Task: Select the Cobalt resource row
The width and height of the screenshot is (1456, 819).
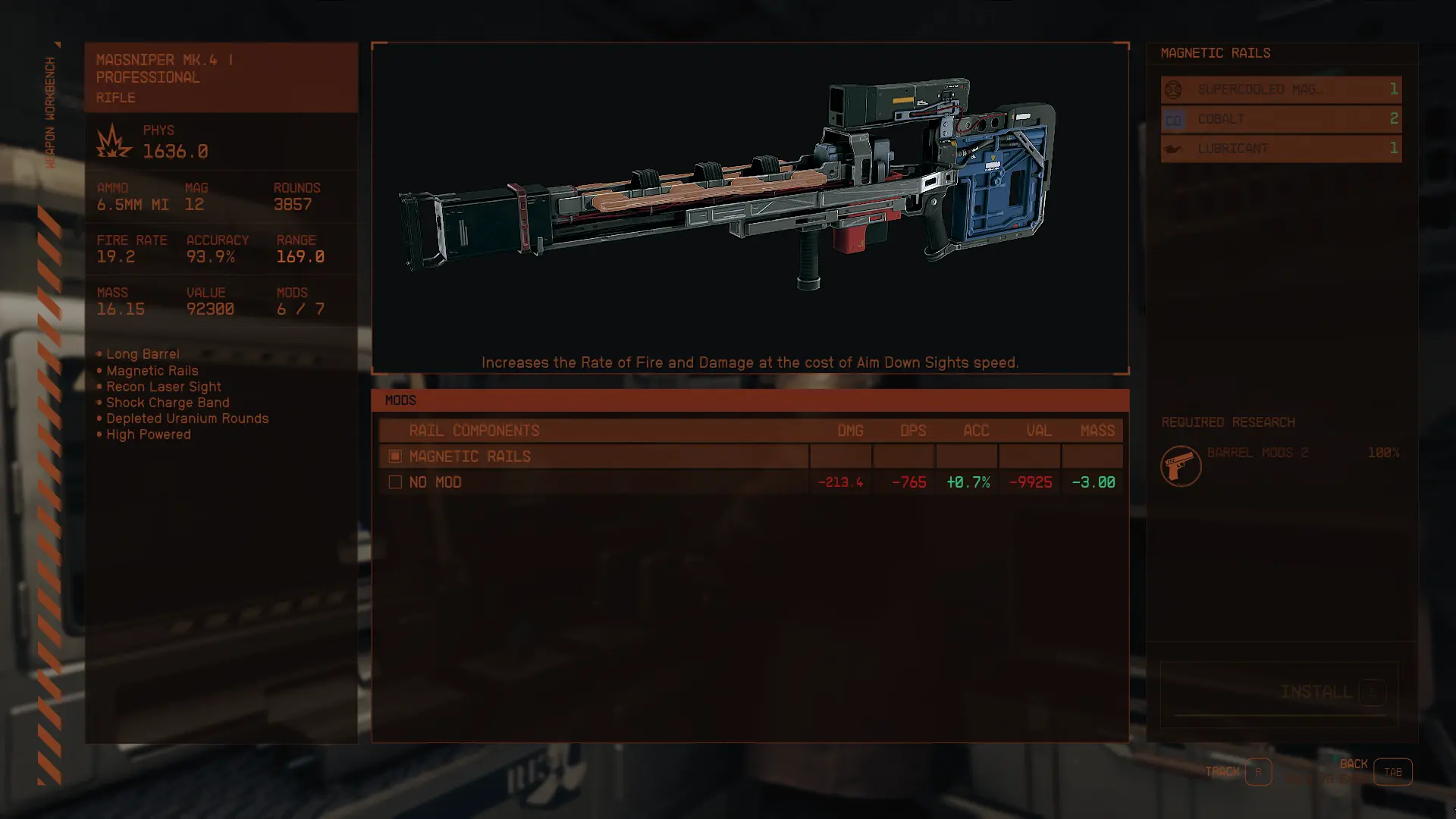Action: 1280,119
